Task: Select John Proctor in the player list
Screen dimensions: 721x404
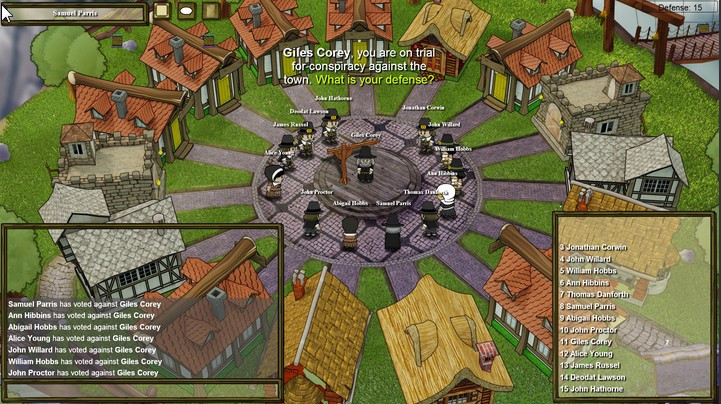Action: (592, 330)
